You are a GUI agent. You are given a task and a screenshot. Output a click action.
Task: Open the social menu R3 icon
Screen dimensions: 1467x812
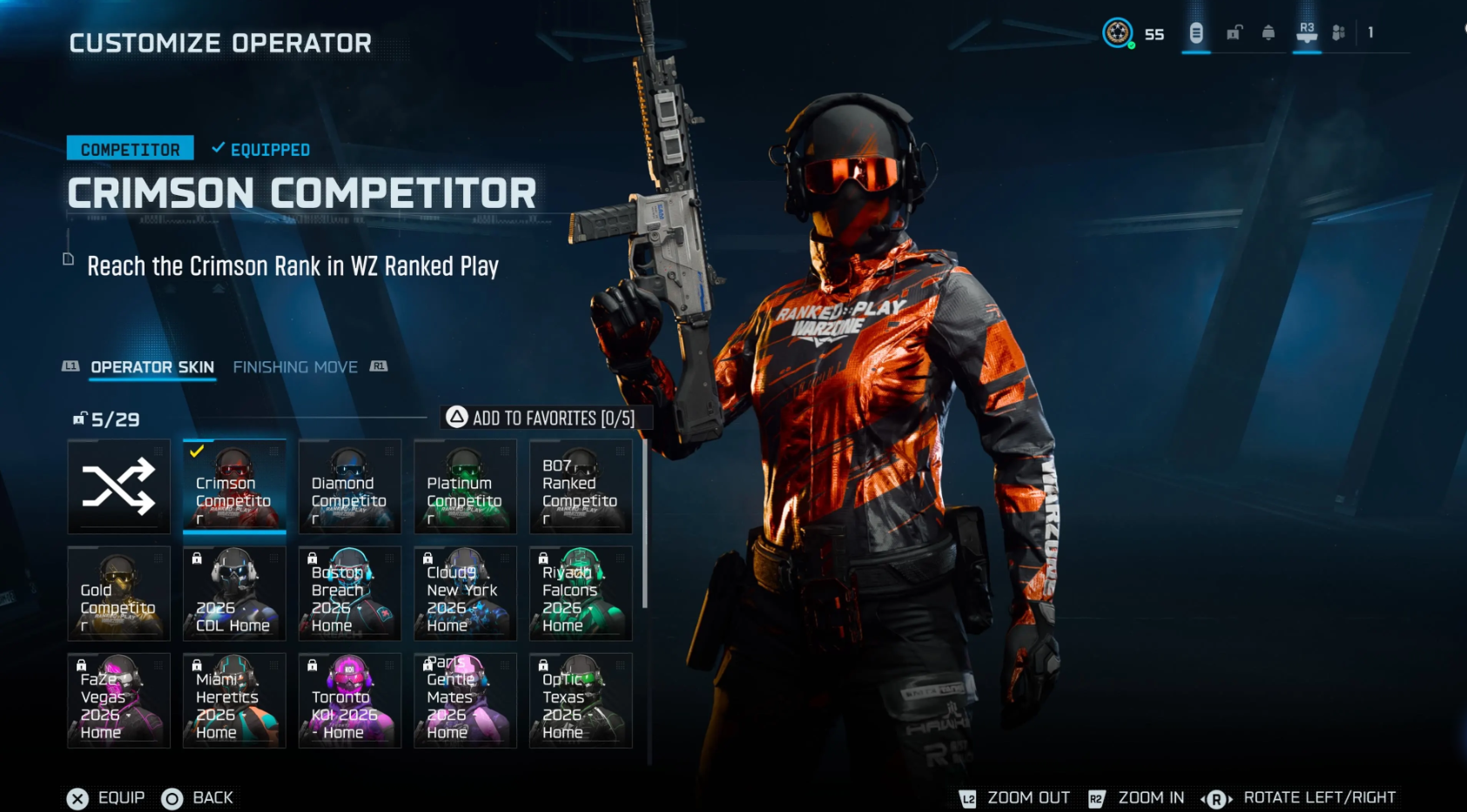(x=1307, y=32)
